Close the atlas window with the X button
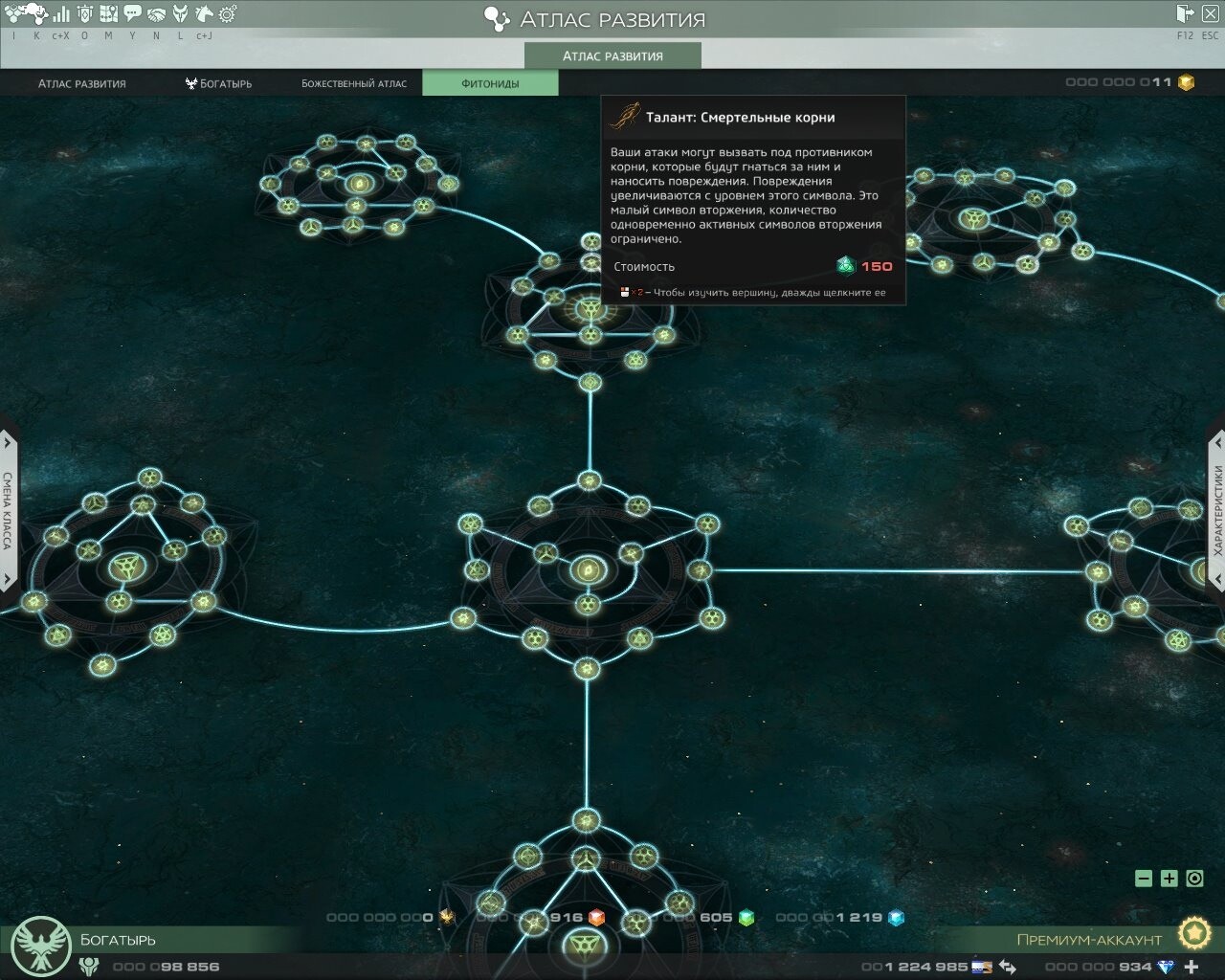 (1211, 13)
